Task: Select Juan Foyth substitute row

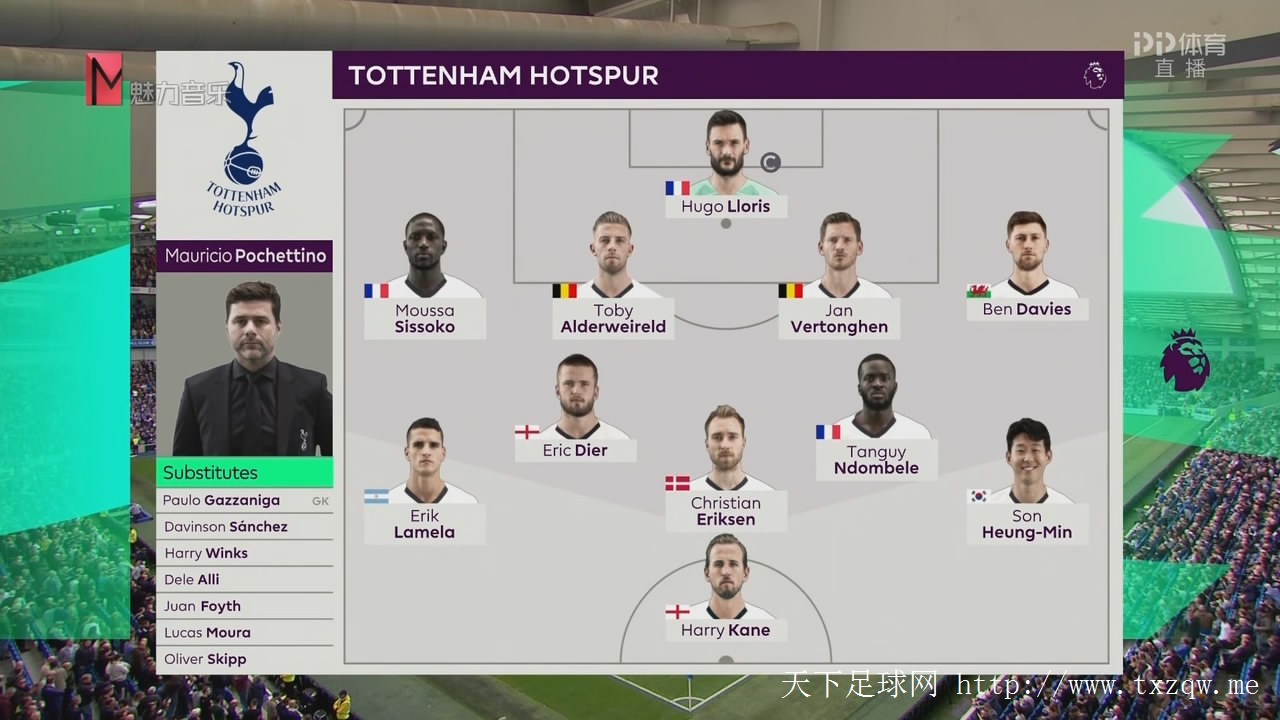Action: 244,606
